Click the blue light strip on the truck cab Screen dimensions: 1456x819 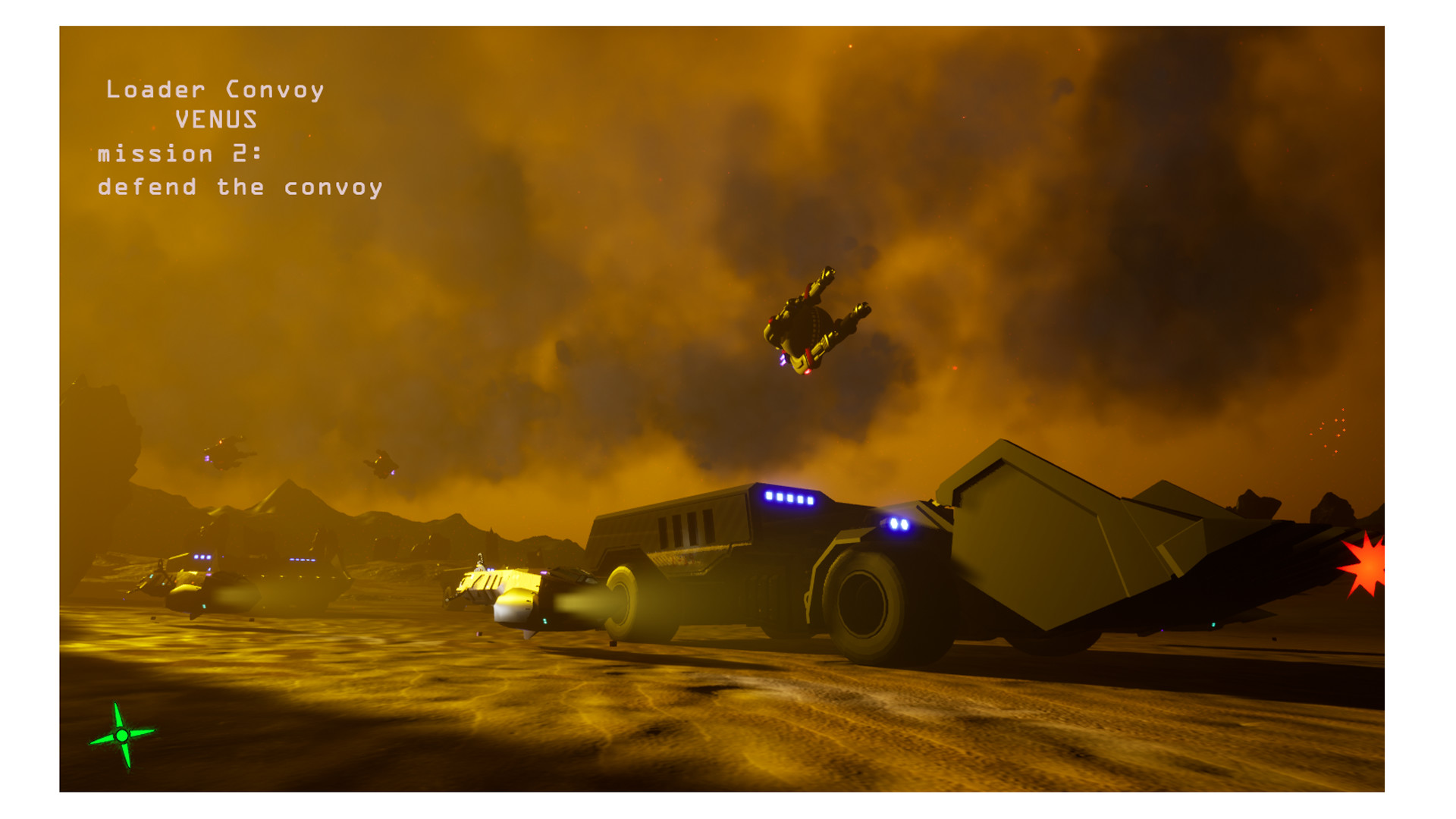pos(789,497)
